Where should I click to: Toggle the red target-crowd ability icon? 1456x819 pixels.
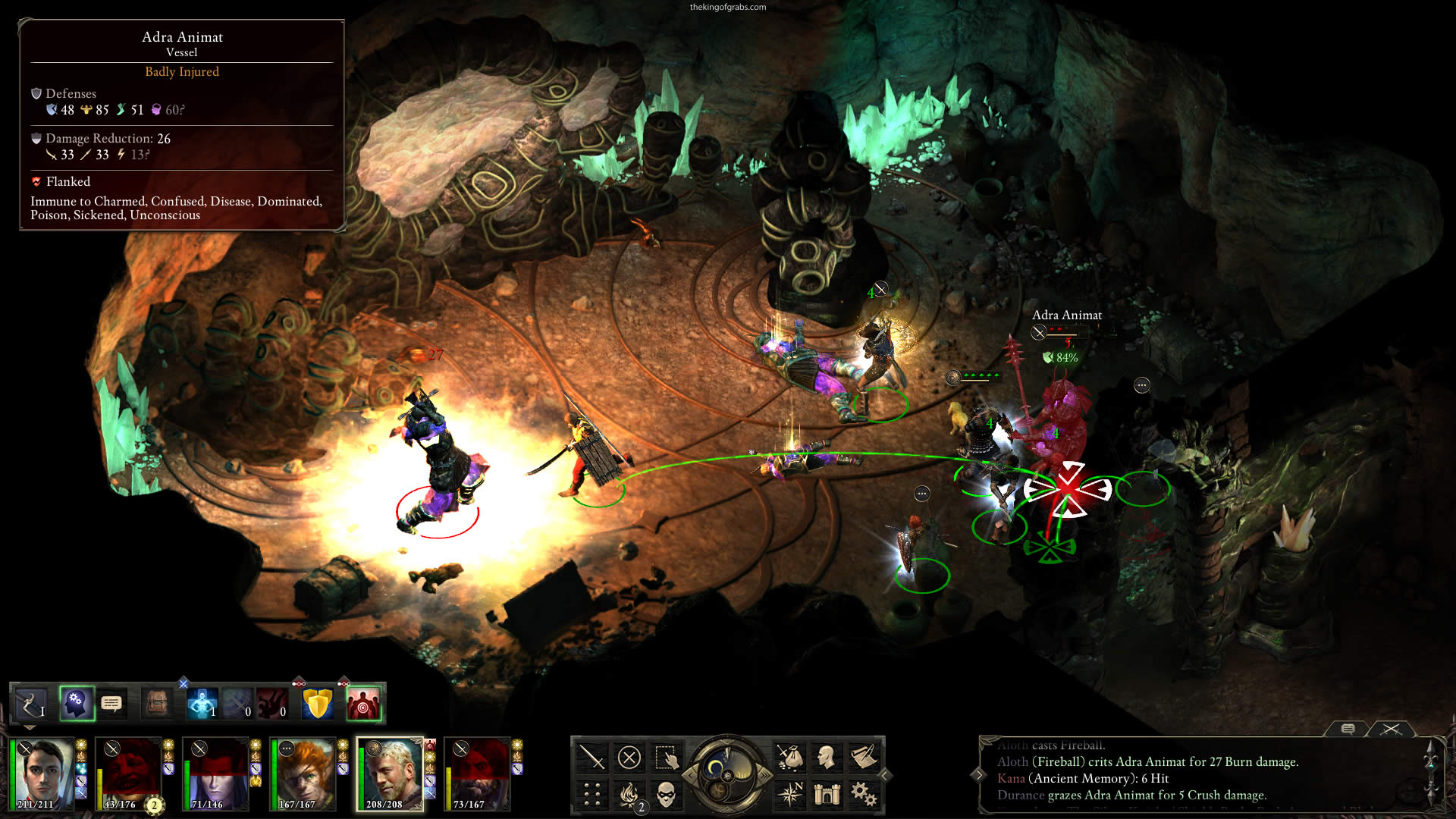[x=362, y=704]
